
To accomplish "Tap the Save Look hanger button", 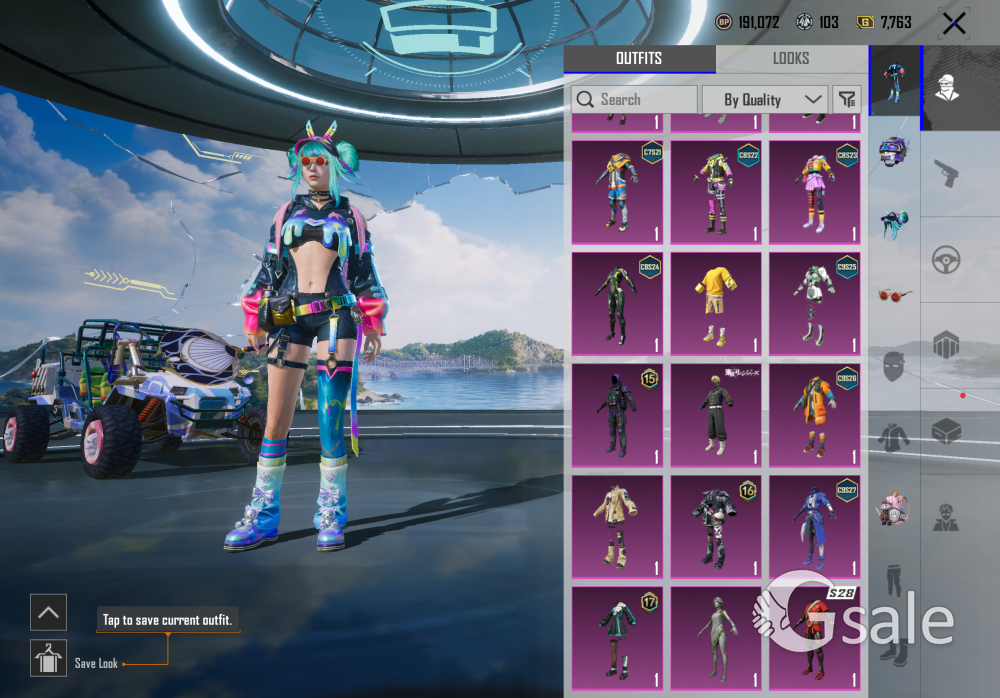I will (x=48, y=658).
